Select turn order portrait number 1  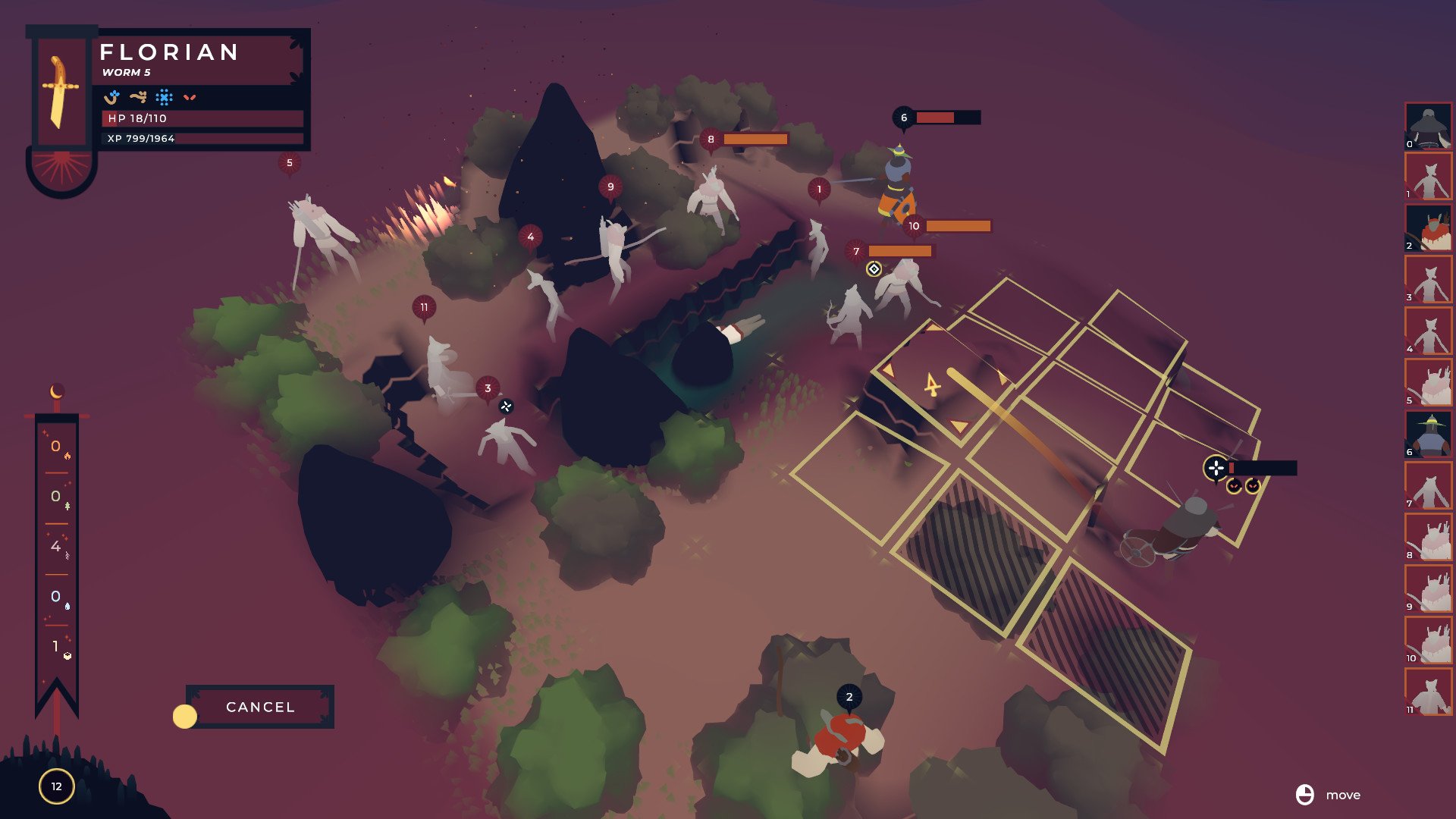(1429, 177)
